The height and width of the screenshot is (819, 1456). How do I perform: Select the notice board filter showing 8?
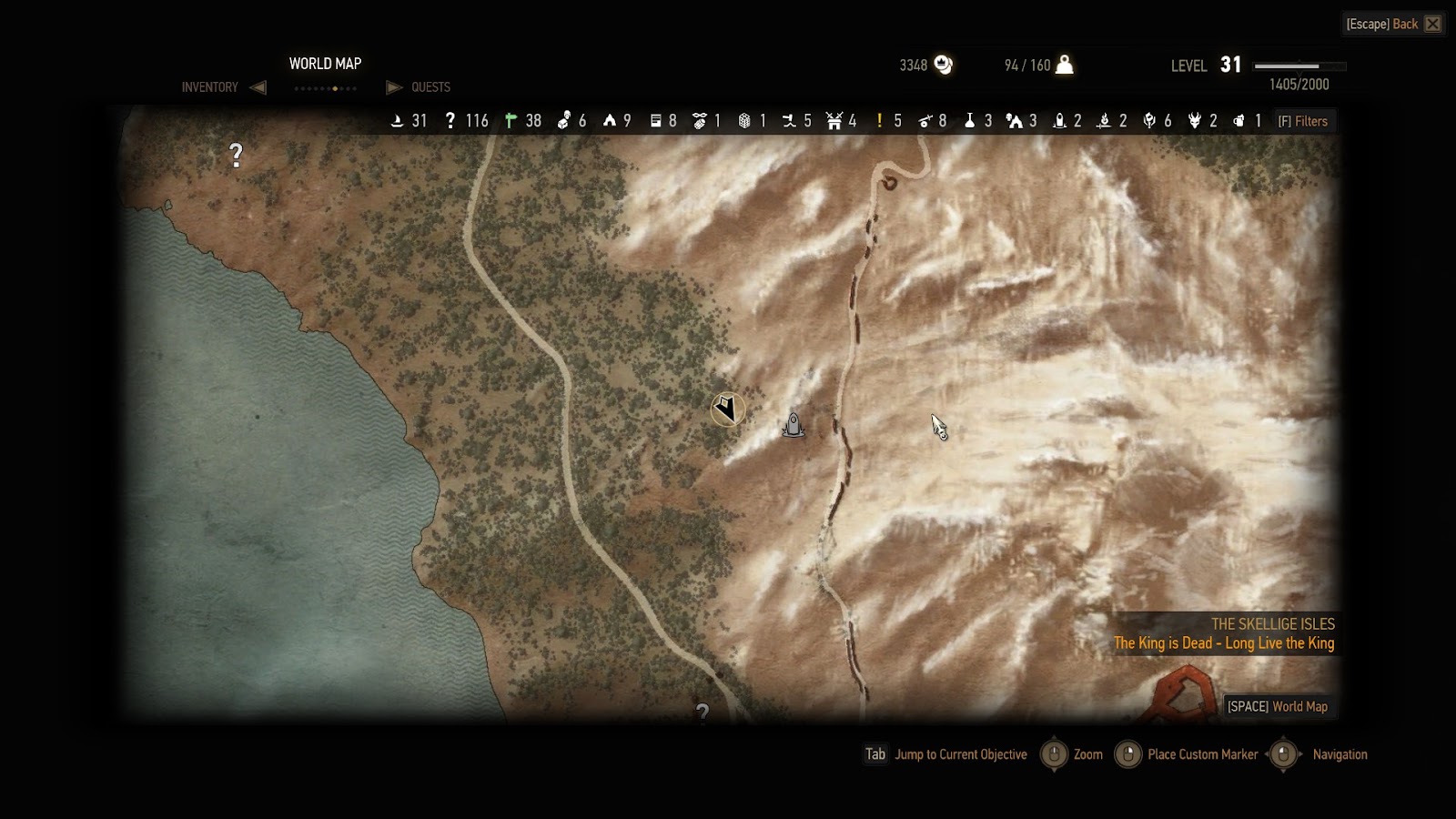tap(655, 121)
